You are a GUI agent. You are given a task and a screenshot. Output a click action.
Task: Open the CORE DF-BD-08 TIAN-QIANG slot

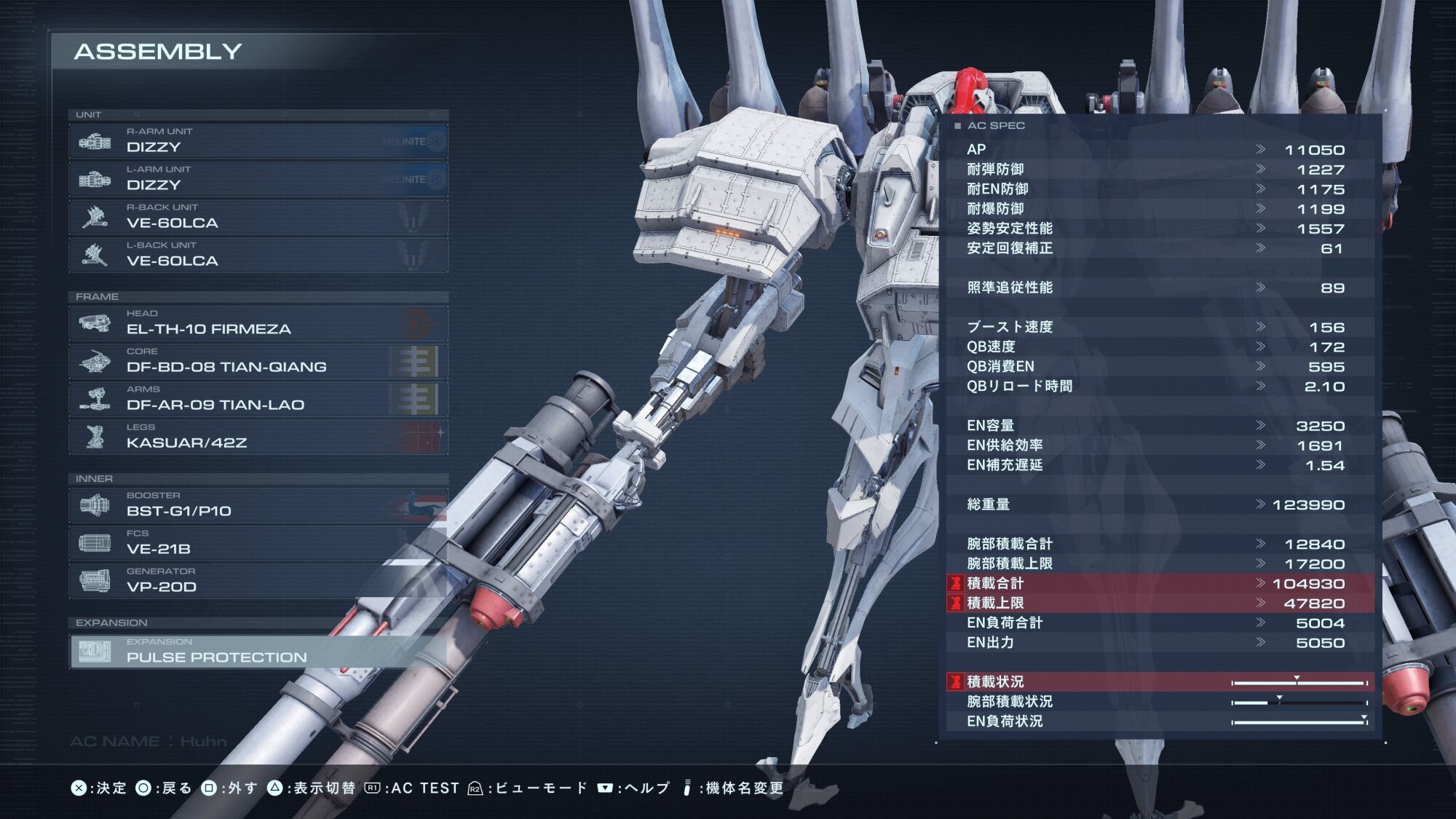[x=258, y=361]
